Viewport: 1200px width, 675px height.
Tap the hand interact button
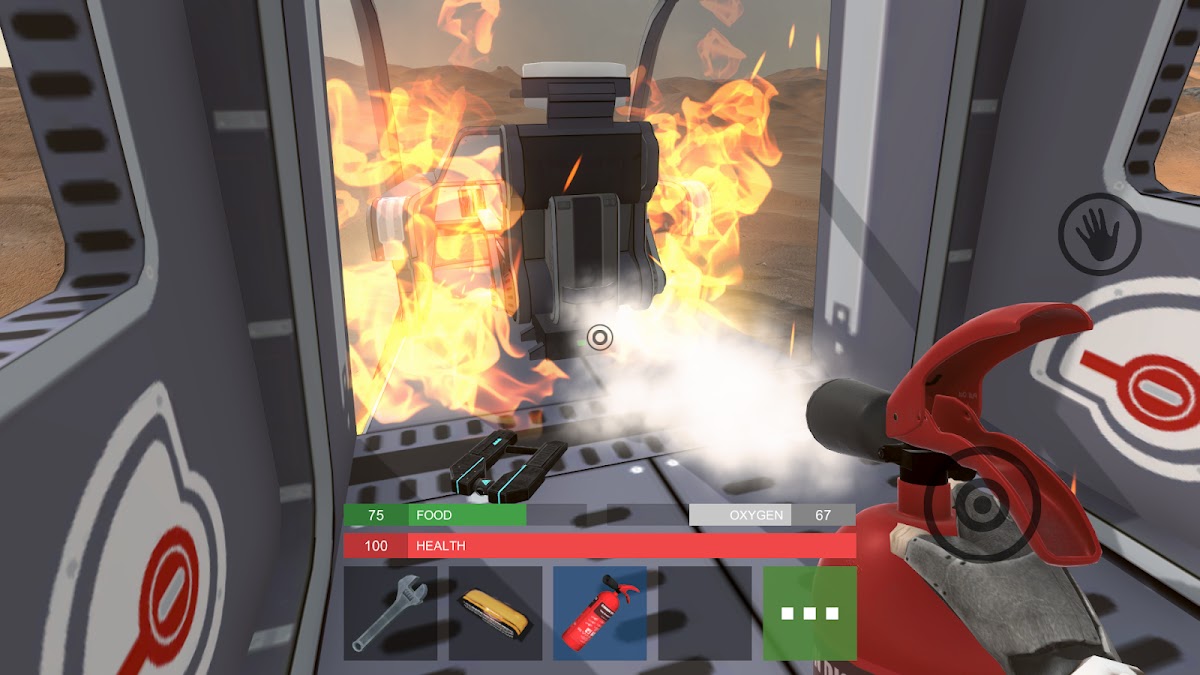click(1099, 234)
